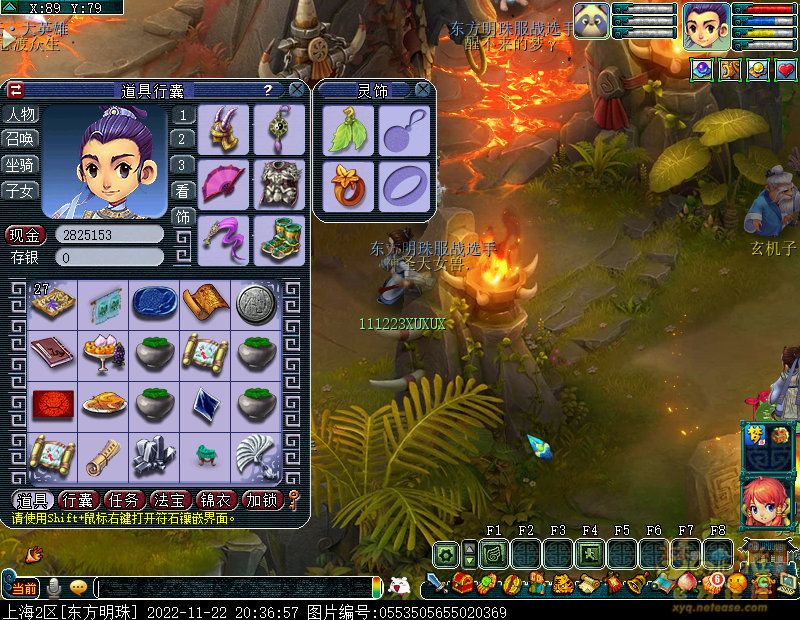Open the 人物 character tab

point(20,114)
